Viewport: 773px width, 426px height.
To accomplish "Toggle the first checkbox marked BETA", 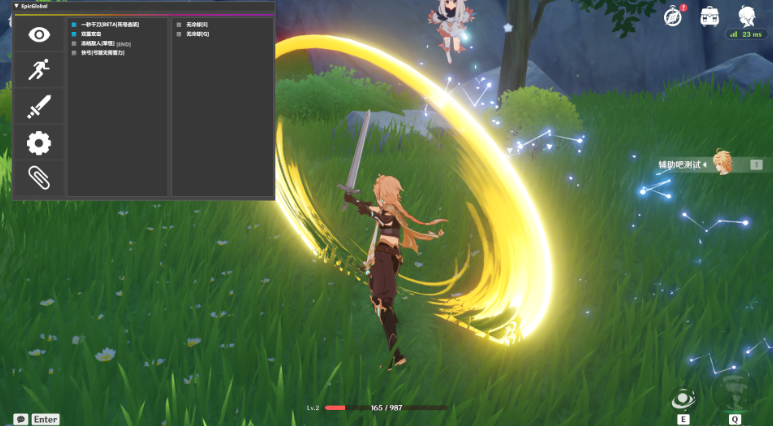I will point(74,24).
